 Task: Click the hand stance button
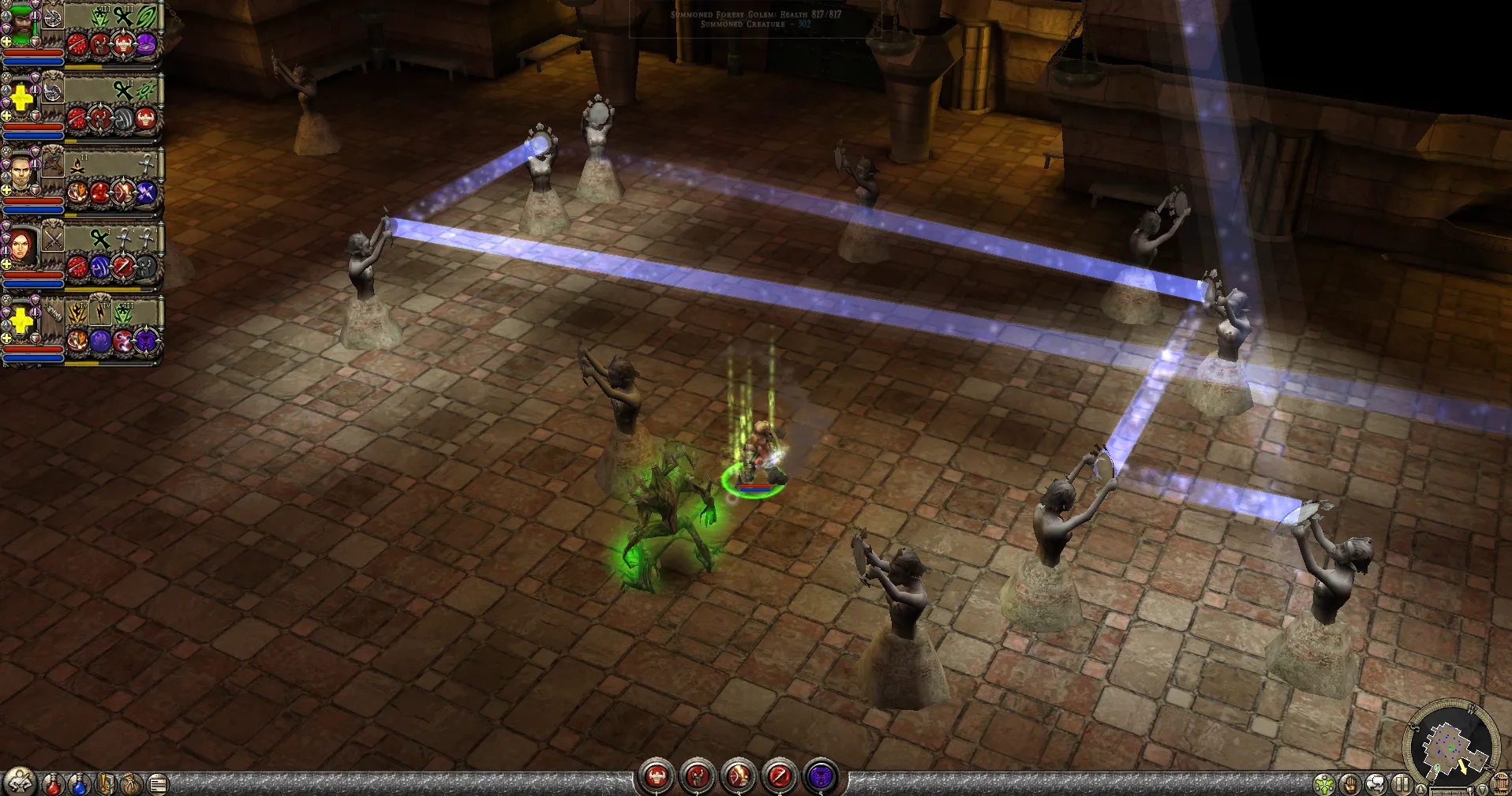(1350, 785)
